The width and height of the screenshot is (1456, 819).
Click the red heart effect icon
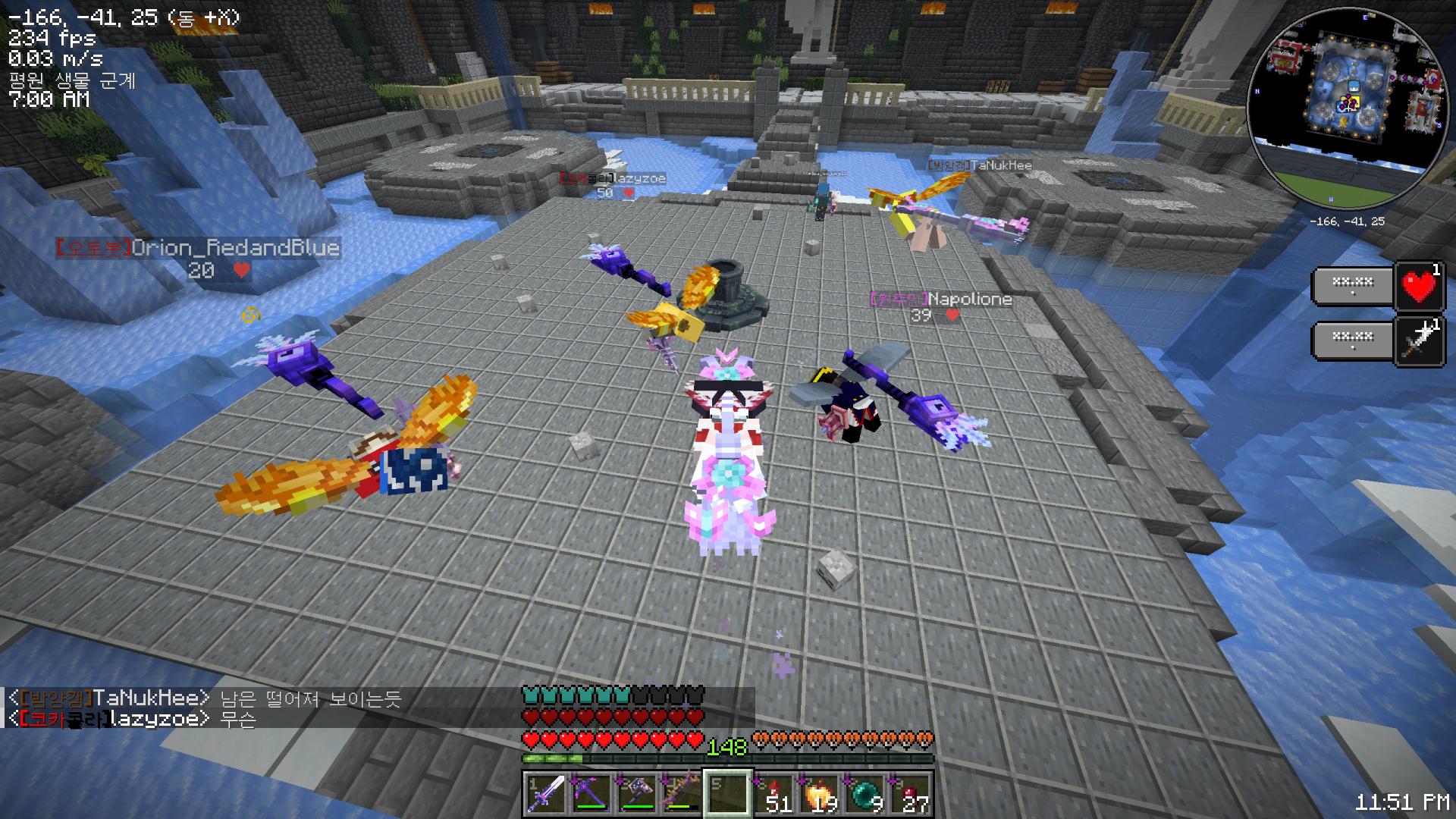tap(1420, 287)
